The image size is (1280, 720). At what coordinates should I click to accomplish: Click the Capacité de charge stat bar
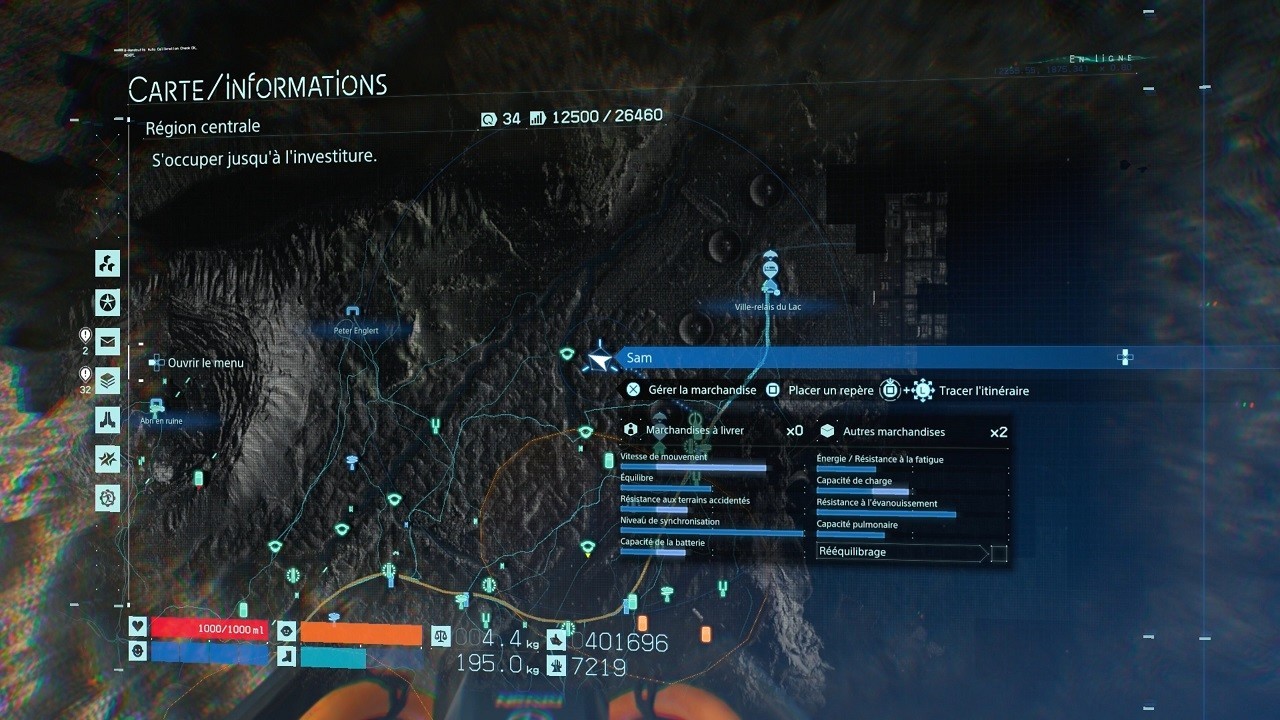coord(860,488)
